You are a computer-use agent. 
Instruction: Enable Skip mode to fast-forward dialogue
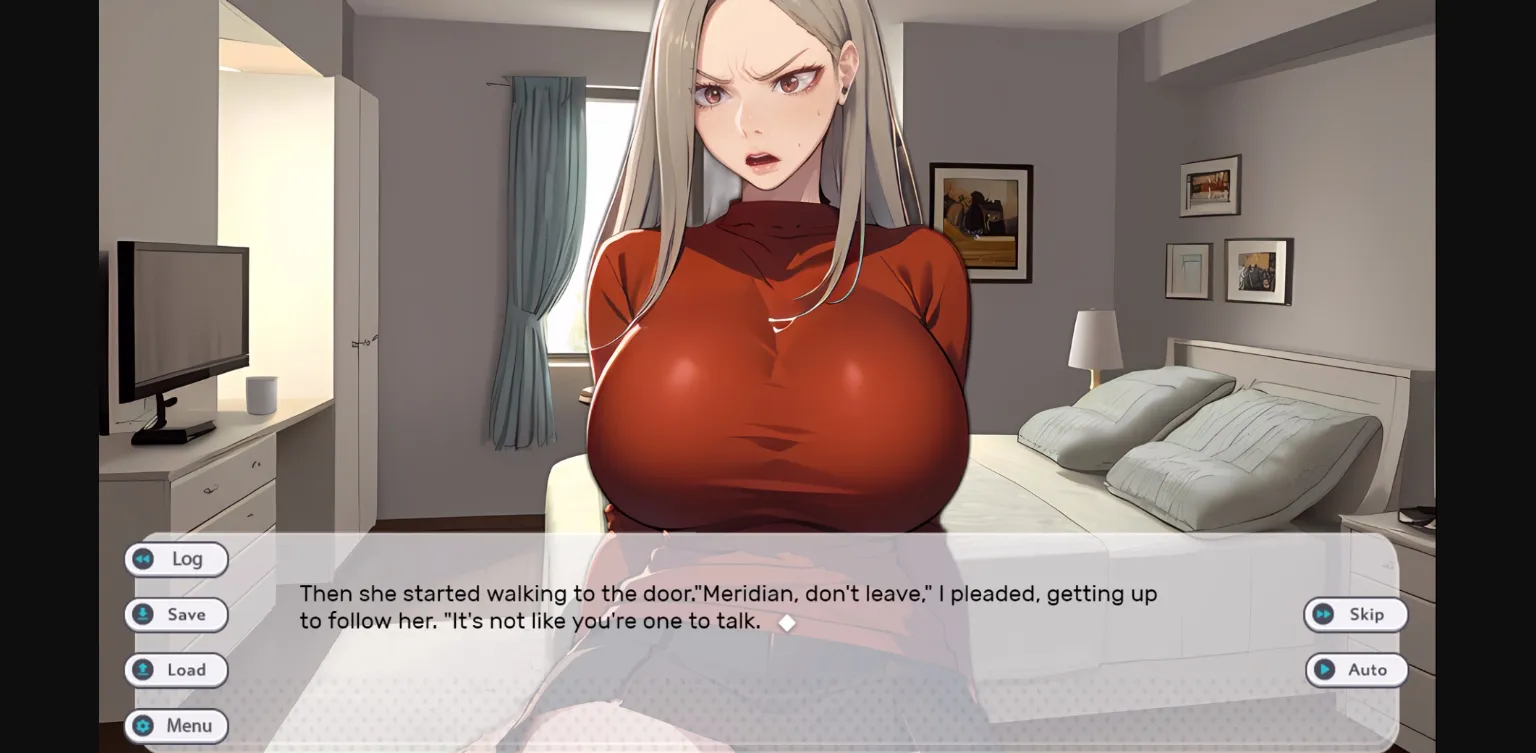click(x=1356, y=614)
